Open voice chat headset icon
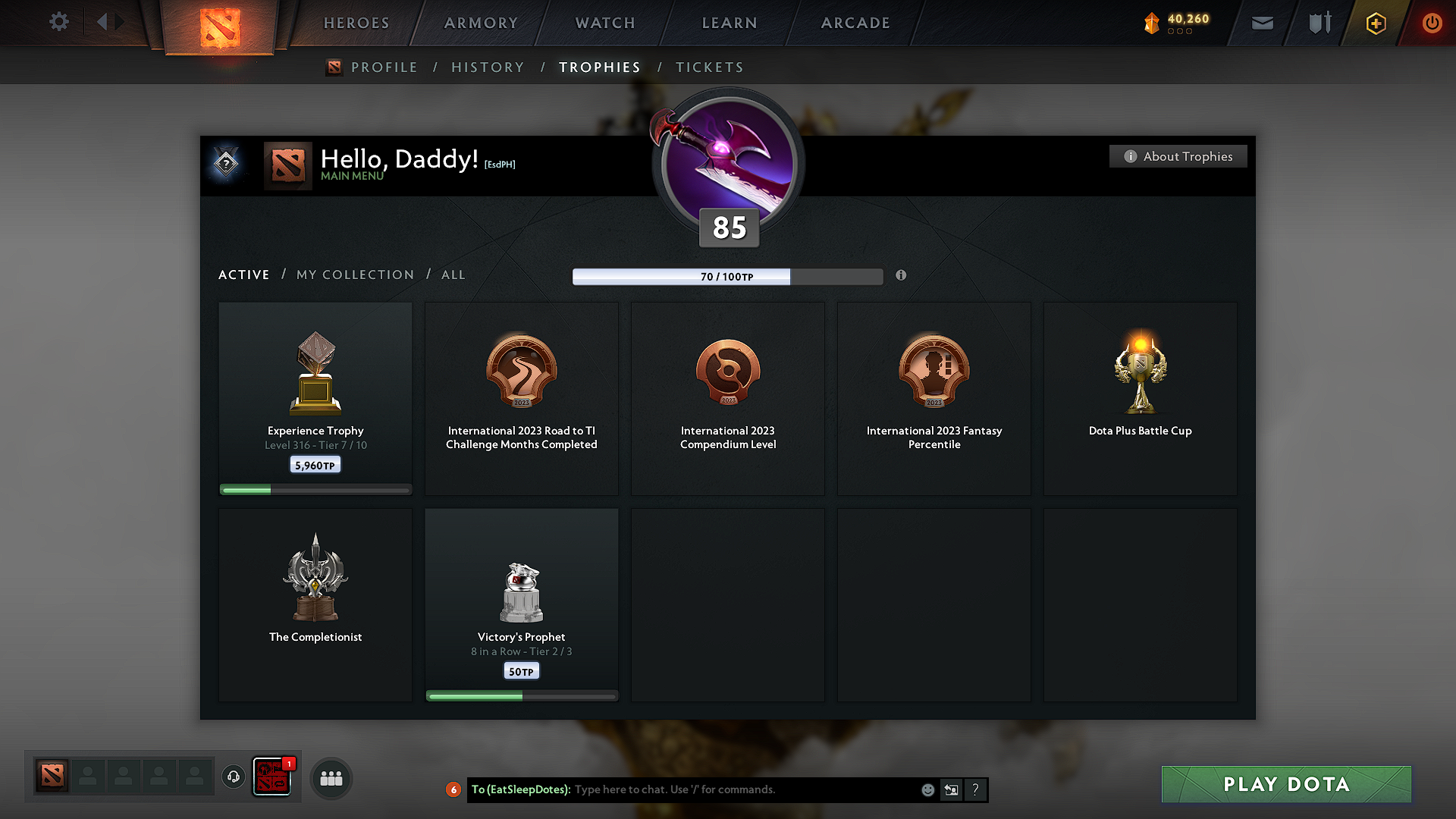The width and height of the screenshot is (1456, 819). coord(233,777)
